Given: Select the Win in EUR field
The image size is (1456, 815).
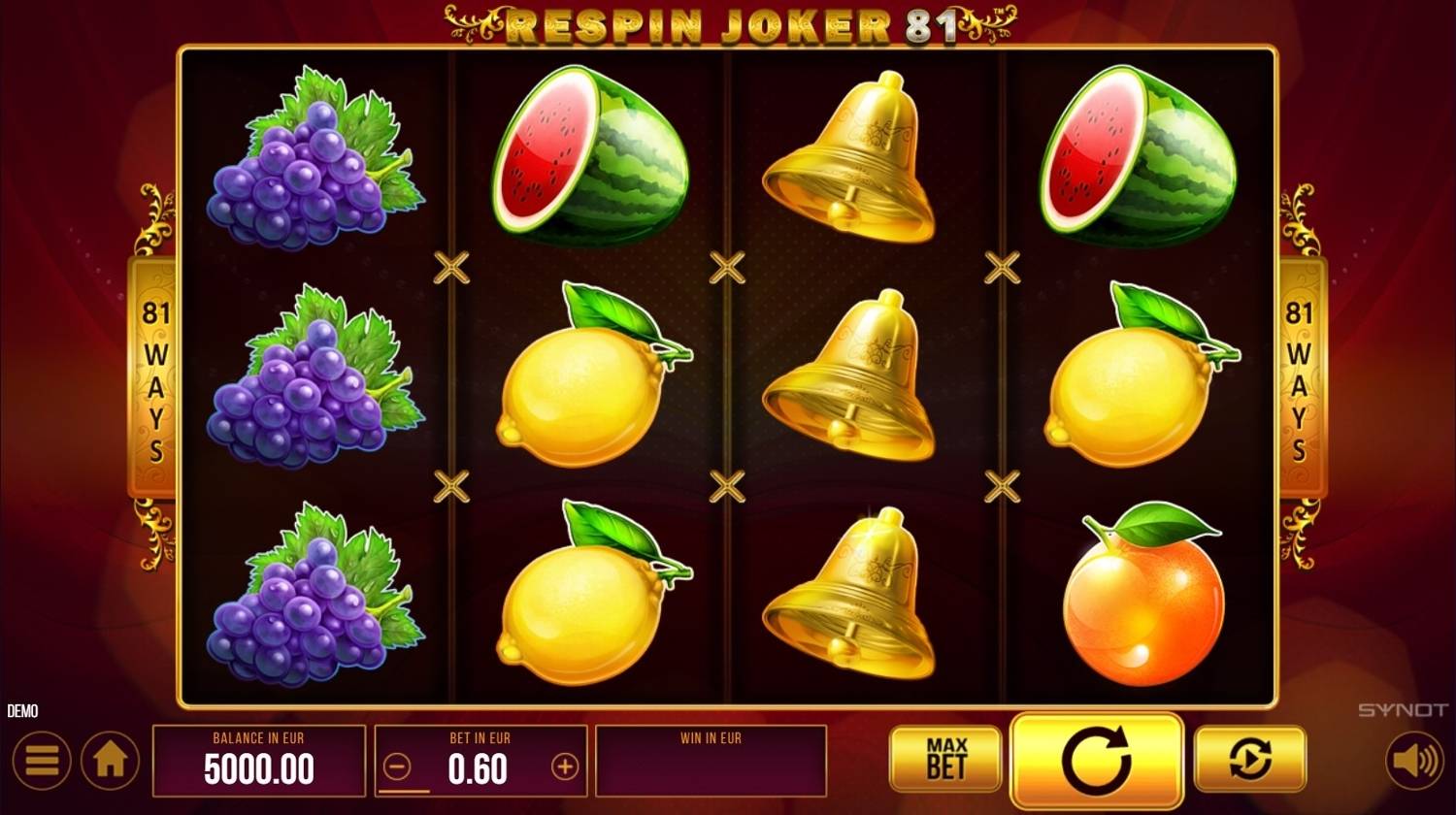Looking at the screenshot, I should point(711,760).
